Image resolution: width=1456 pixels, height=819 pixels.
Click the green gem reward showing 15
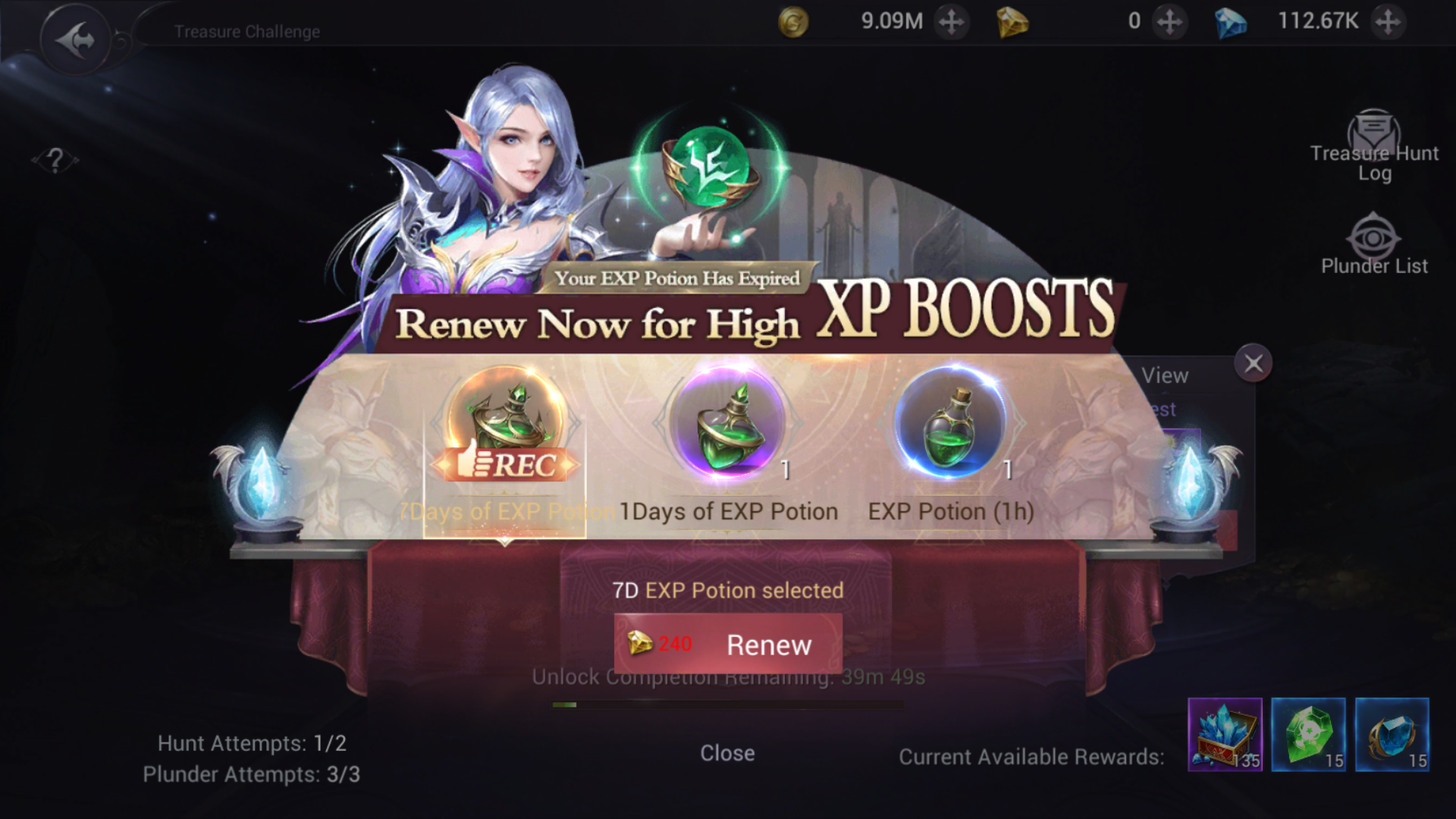pyautogui.click(x=1308, y=734)
